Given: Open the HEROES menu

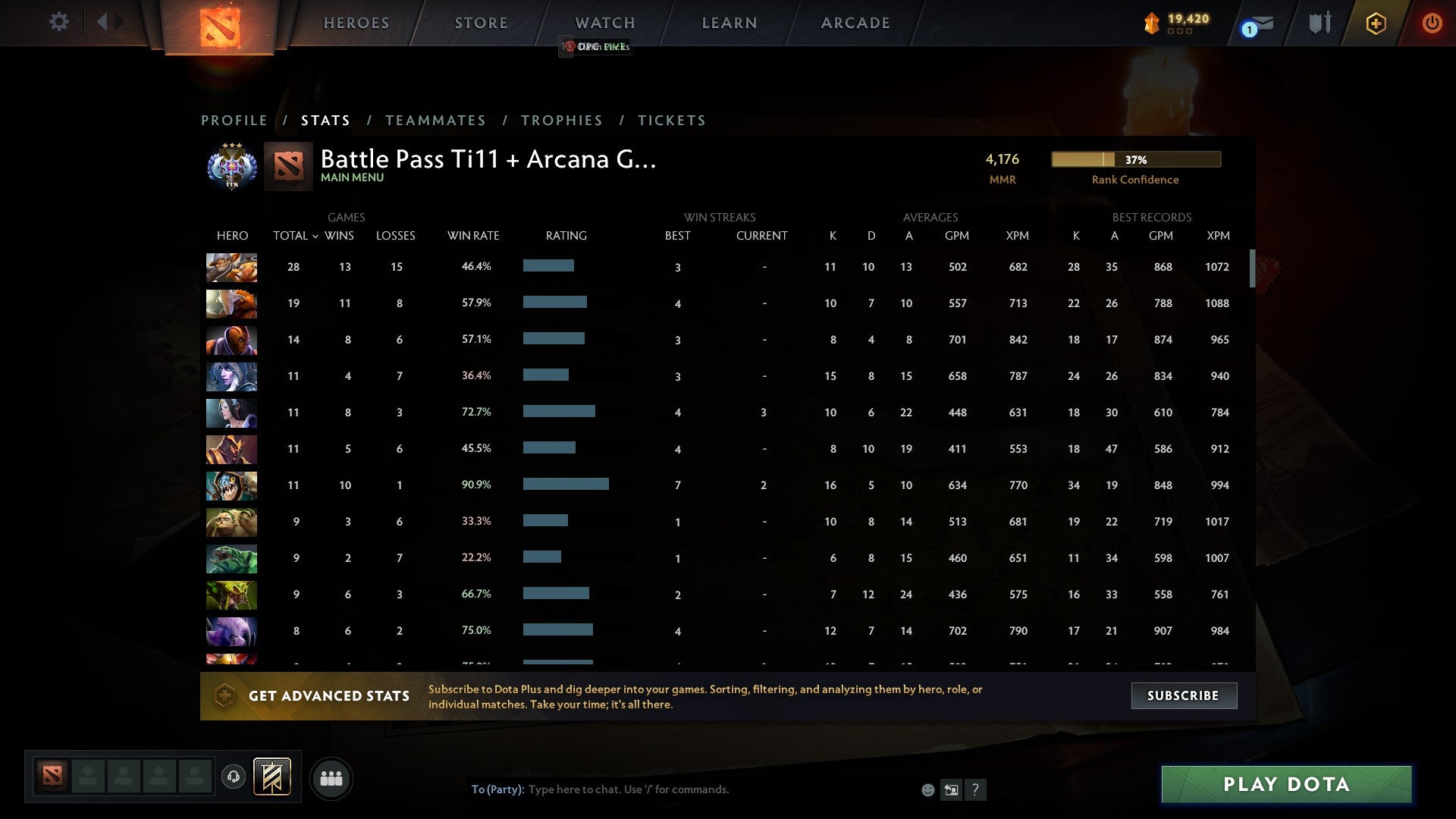Looking at the screenshot, I should pyautogui.click(x=356, y=22).
